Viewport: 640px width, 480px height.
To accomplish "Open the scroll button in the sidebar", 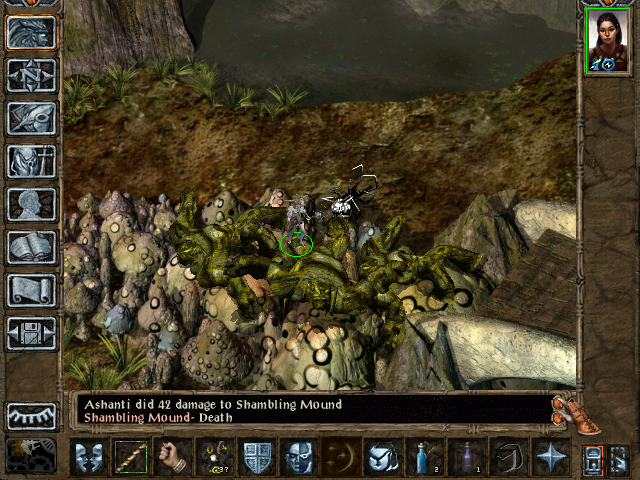I will [31, 290].
